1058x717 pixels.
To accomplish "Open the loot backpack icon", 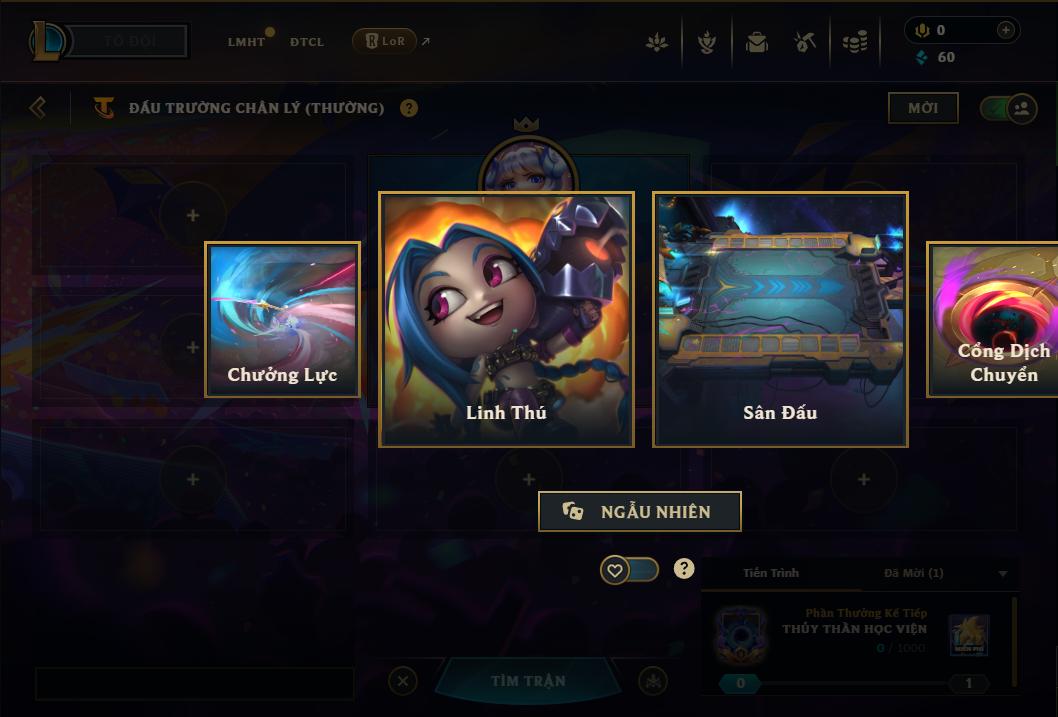I will [x=756, y=42].
